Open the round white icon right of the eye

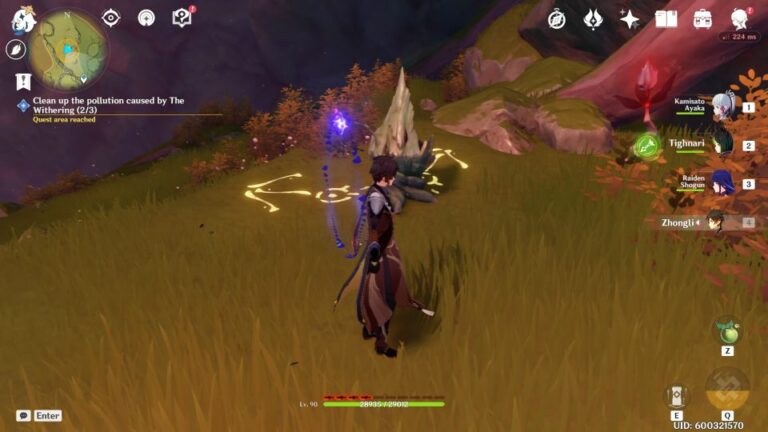[x=146, y=18]
